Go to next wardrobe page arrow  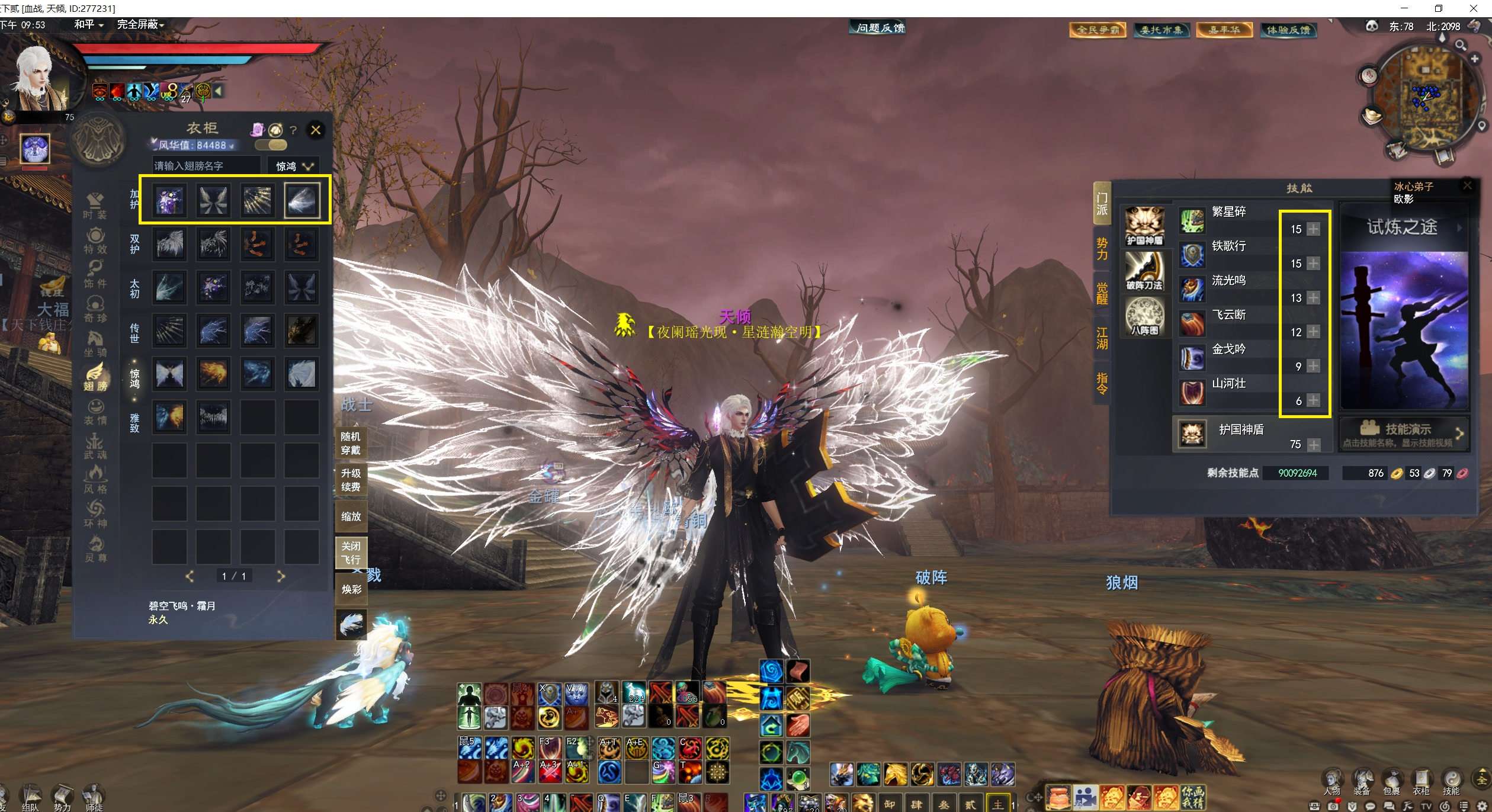tap(281, 576)
